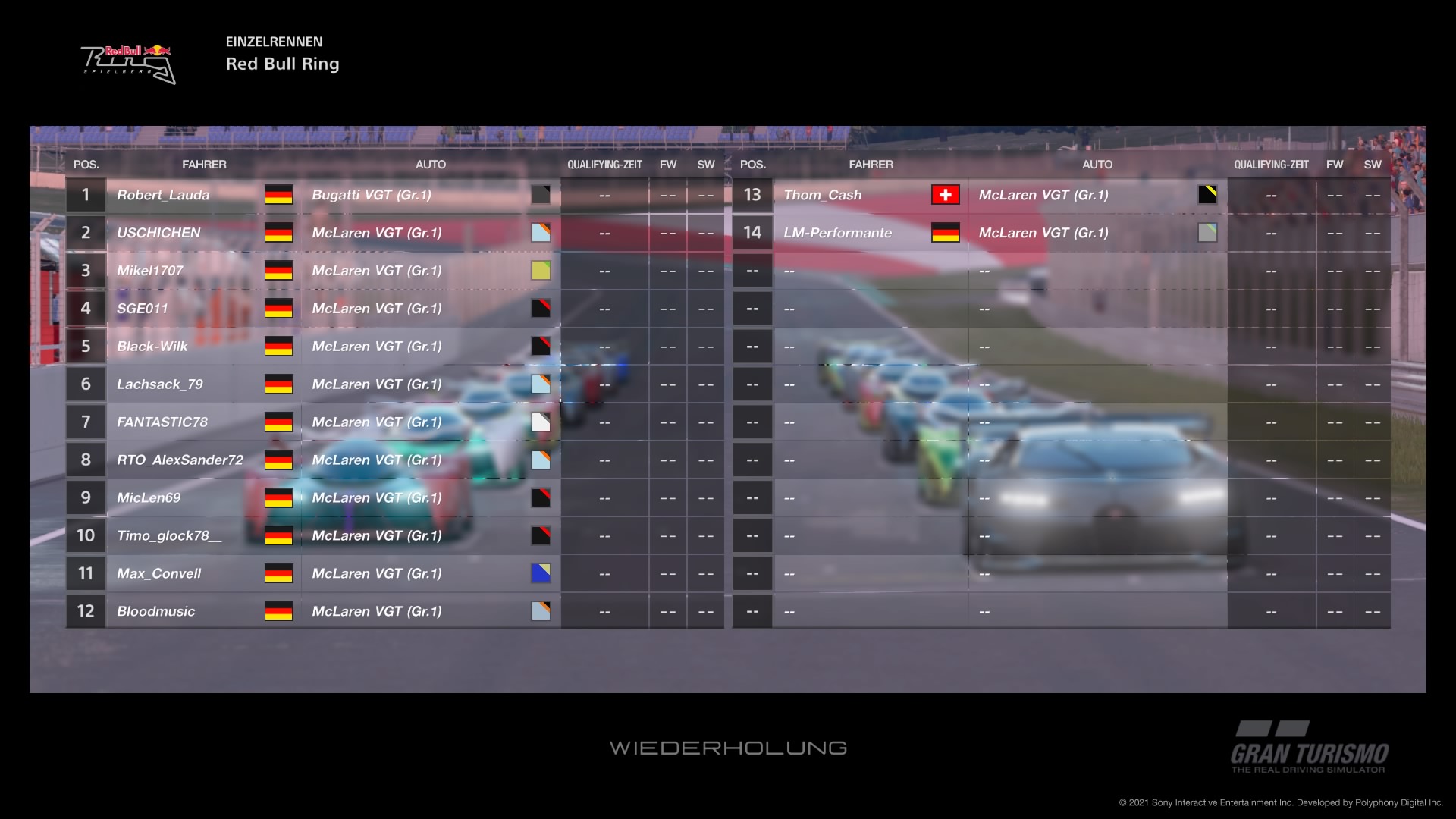Expand the QUALIFYING-ZEIT column header
1456x819 pixels.
[x=604, y=164]
